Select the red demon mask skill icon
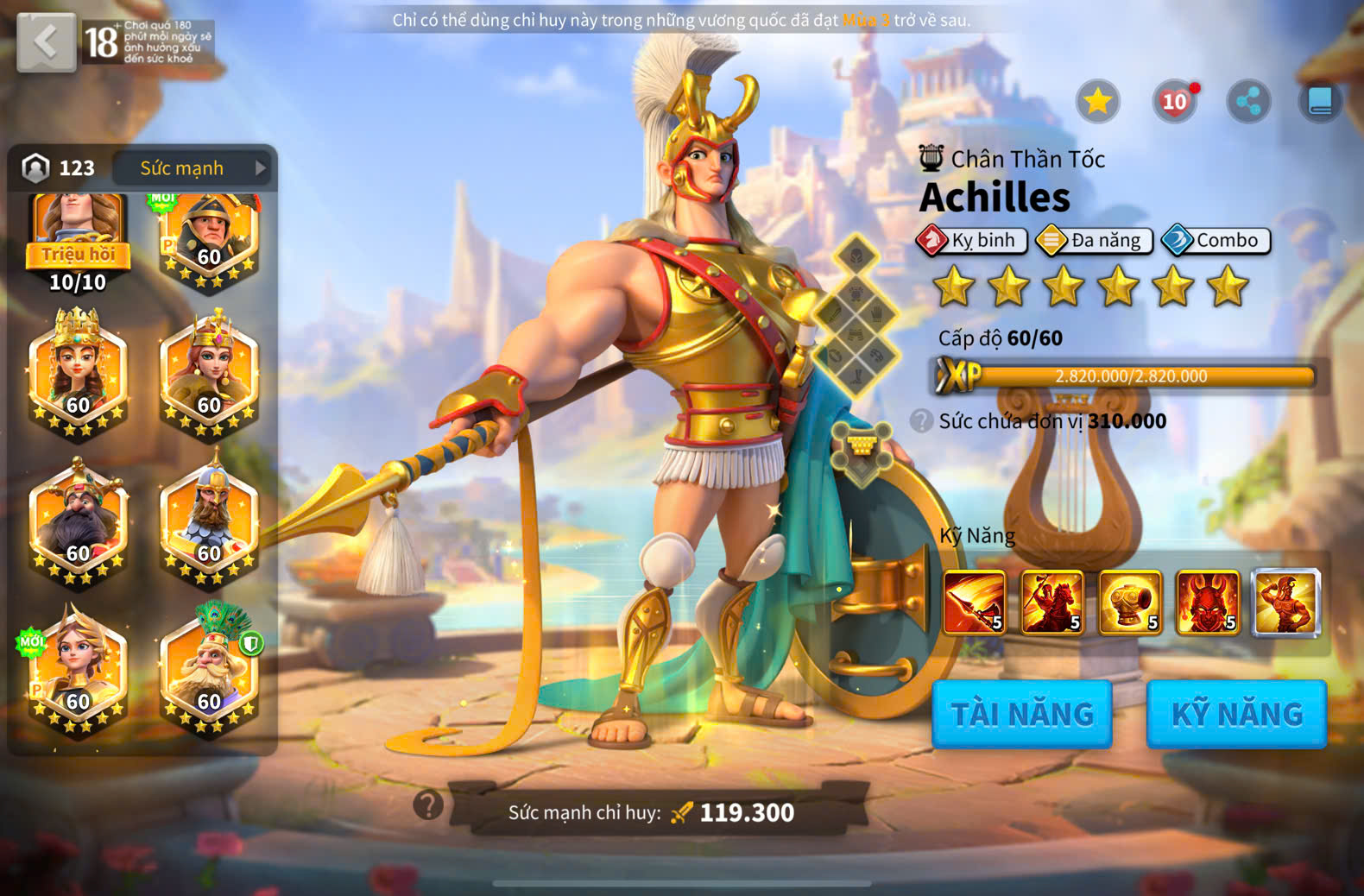Viewport: 1364px width, 896px height. tap(1208, 603)
